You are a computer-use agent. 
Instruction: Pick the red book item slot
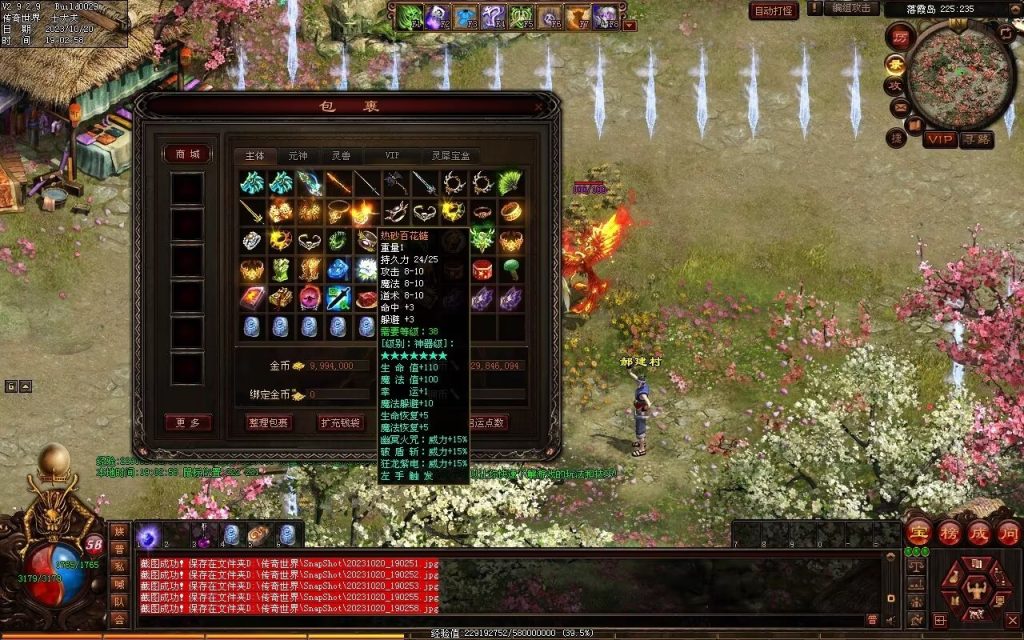252,298
